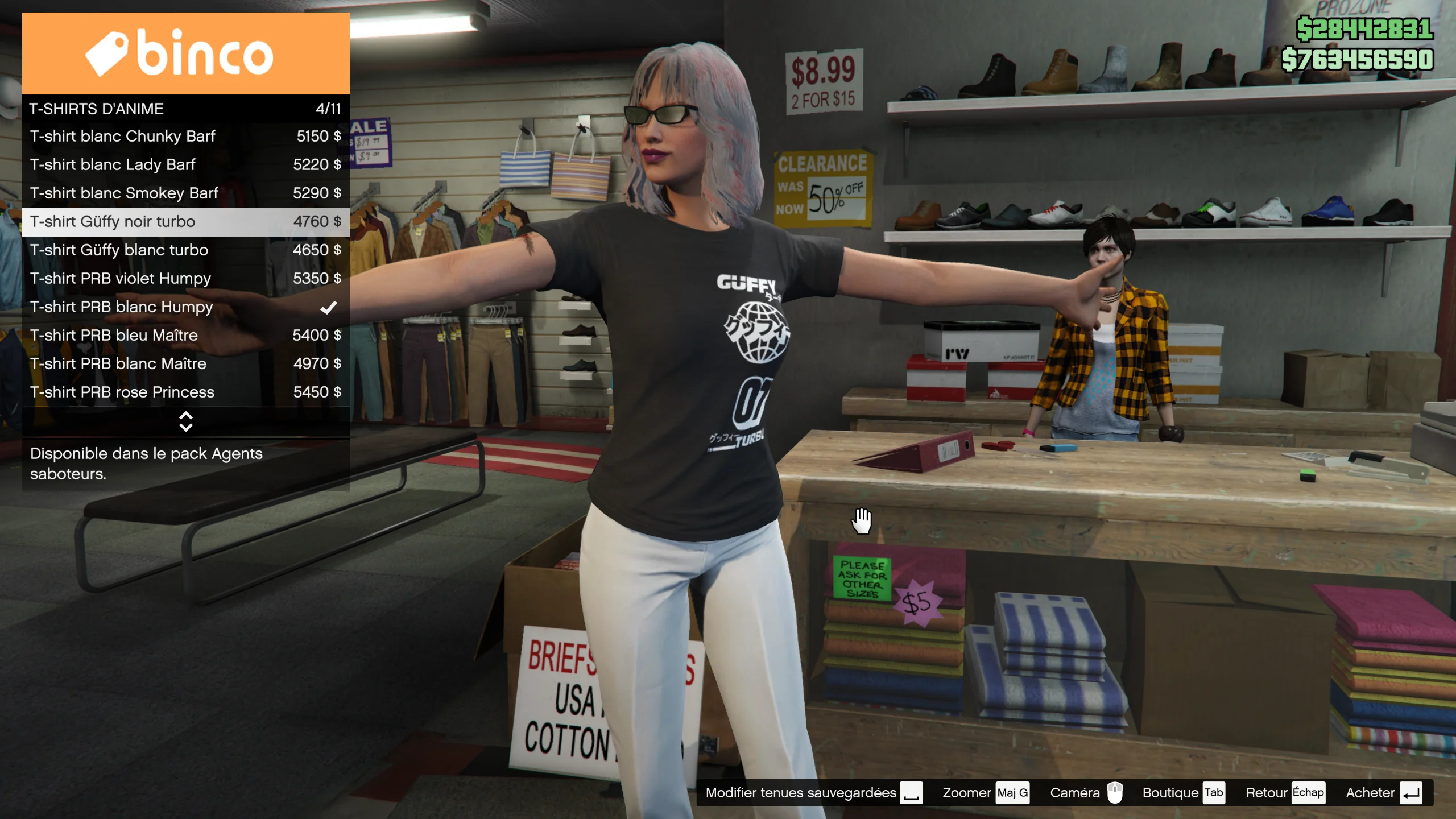
Task: Select T-shirt blanc Chunky Barf
Action: tap(185, 136)
